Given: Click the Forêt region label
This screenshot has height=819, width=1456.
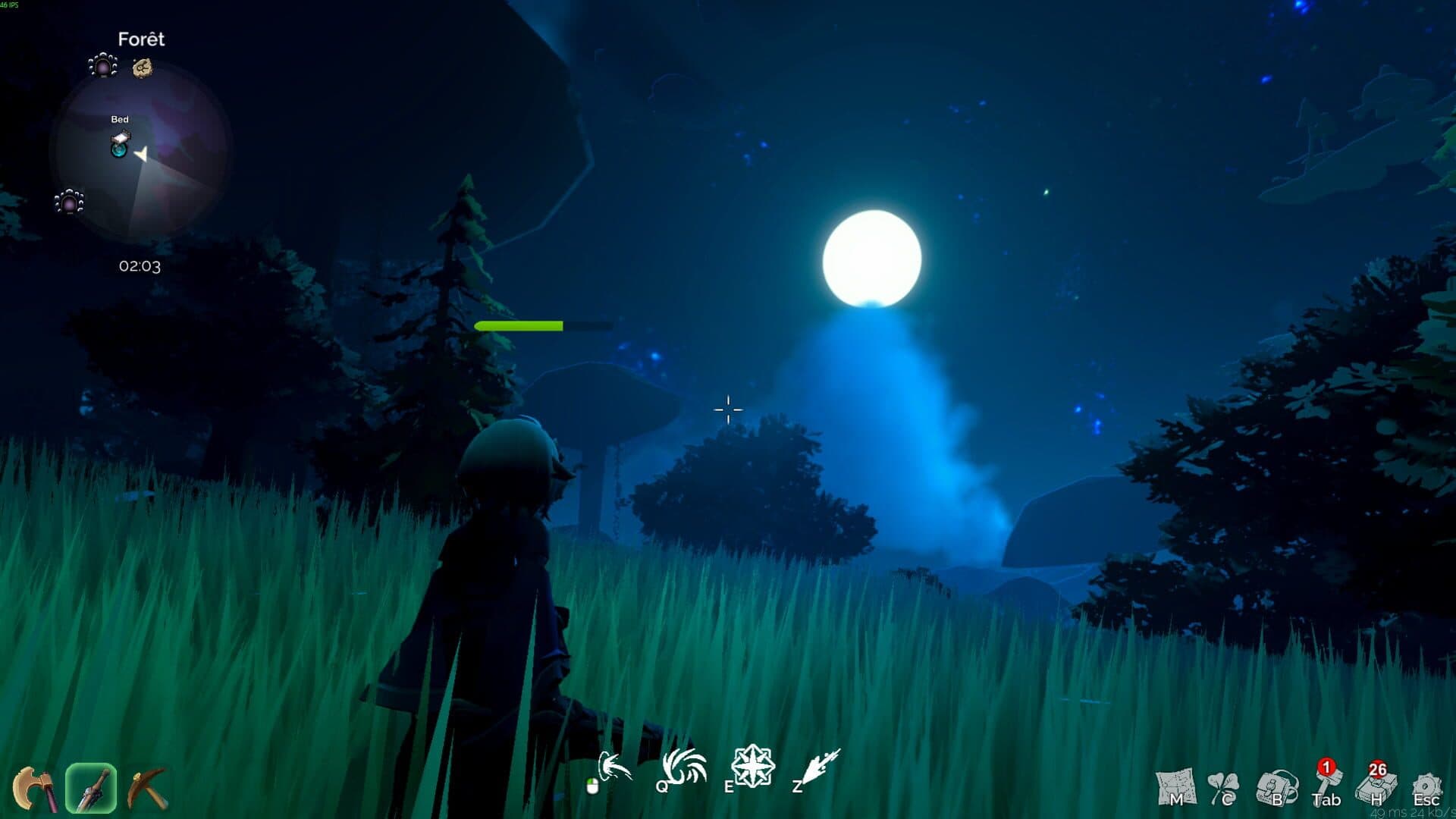Looking at the screenshot, I should pos(141,39).
